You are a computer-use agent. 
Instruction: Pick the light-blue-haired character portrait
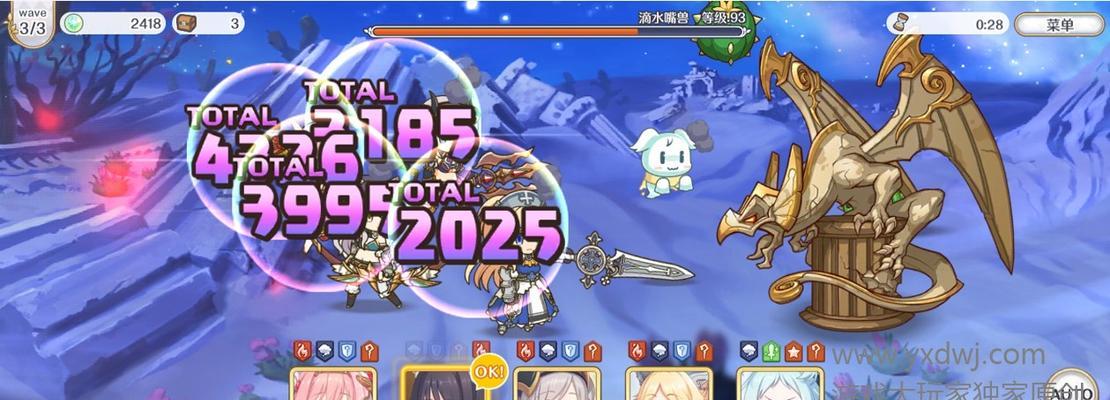coord(780,385)
